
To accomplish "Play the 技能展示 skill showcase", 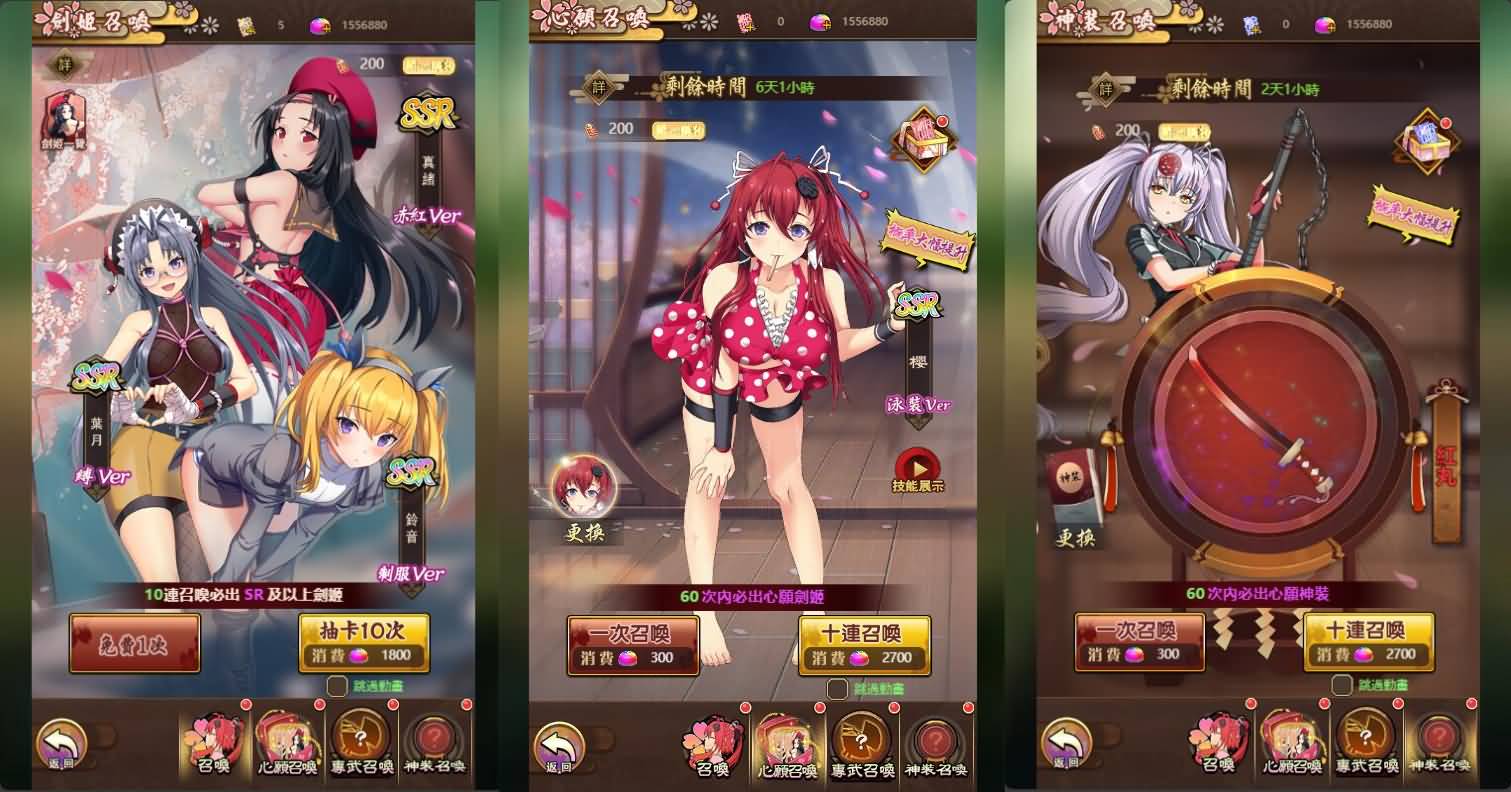I will coord(918,468).
